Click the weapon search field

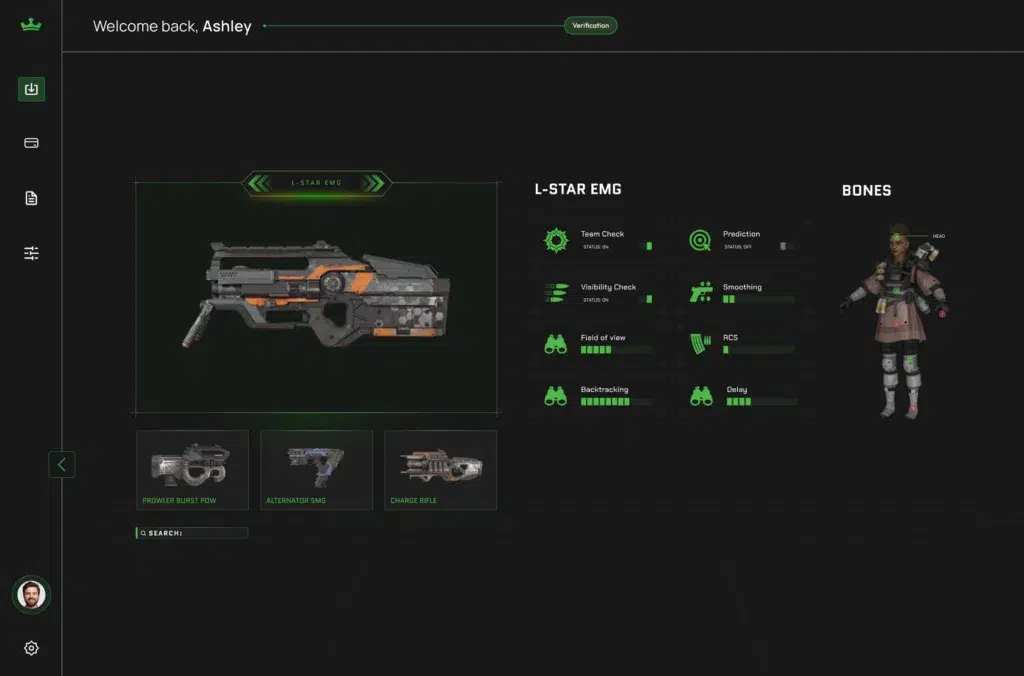pyautogui.click(x=192, y=533)
